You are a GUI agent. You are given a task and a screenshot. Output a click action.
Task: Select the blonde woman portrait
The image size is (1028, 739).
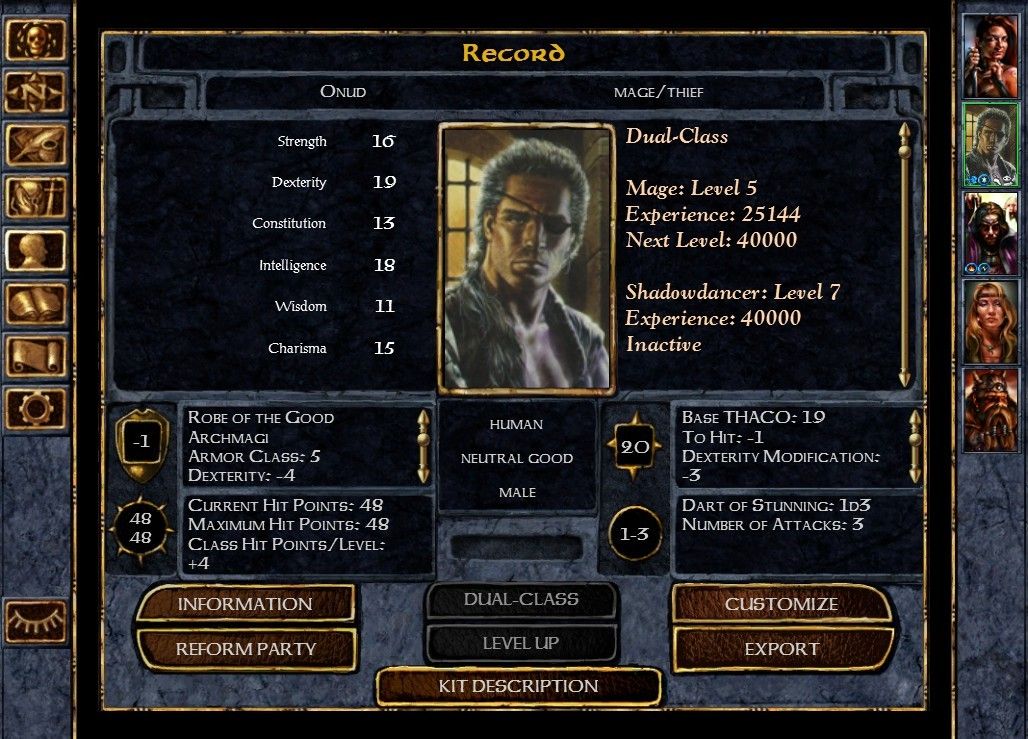coord(990,321)
